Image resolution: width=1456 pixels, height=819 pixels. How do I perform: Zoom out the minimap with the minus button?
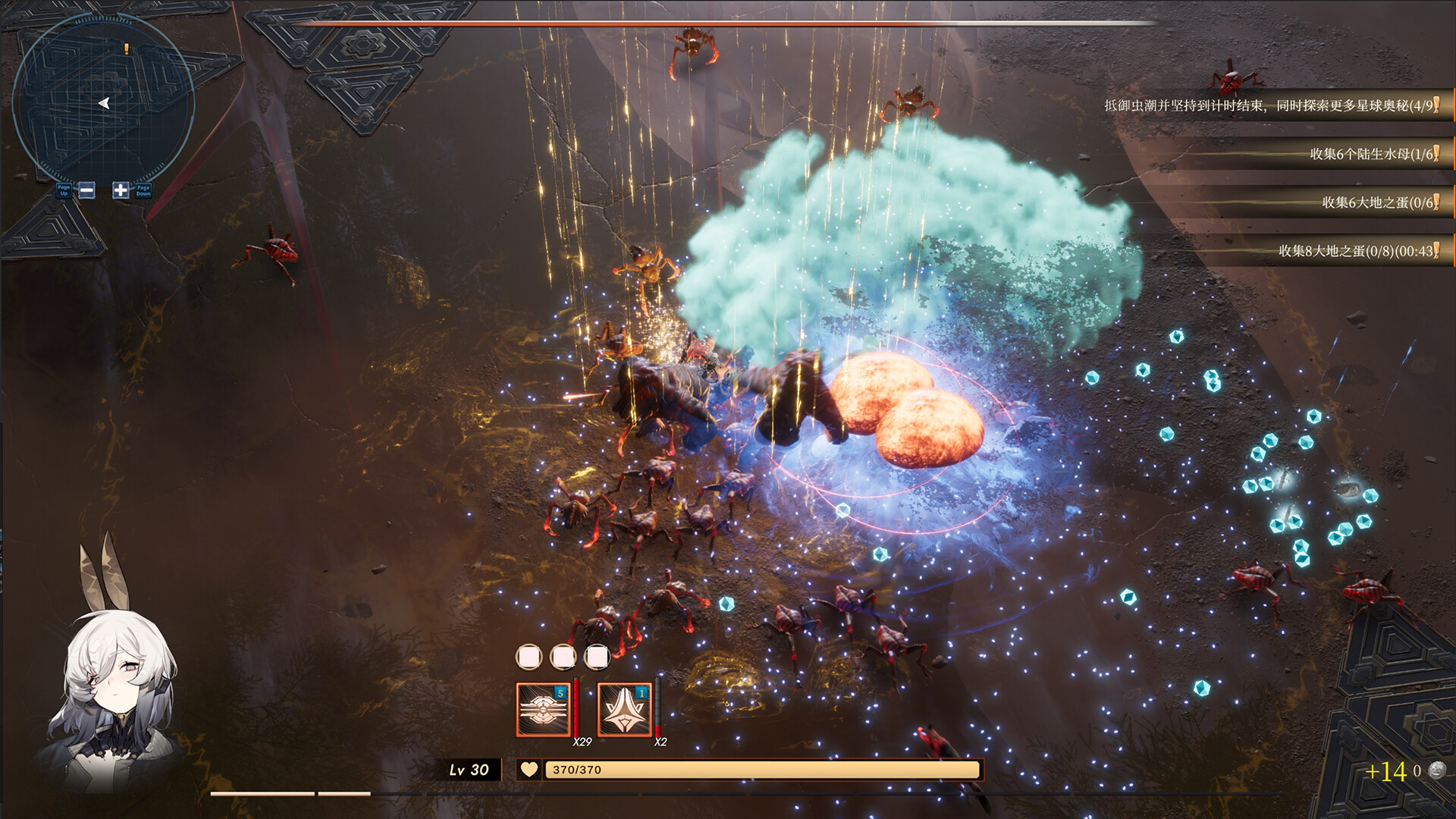[x=87, y=190]
